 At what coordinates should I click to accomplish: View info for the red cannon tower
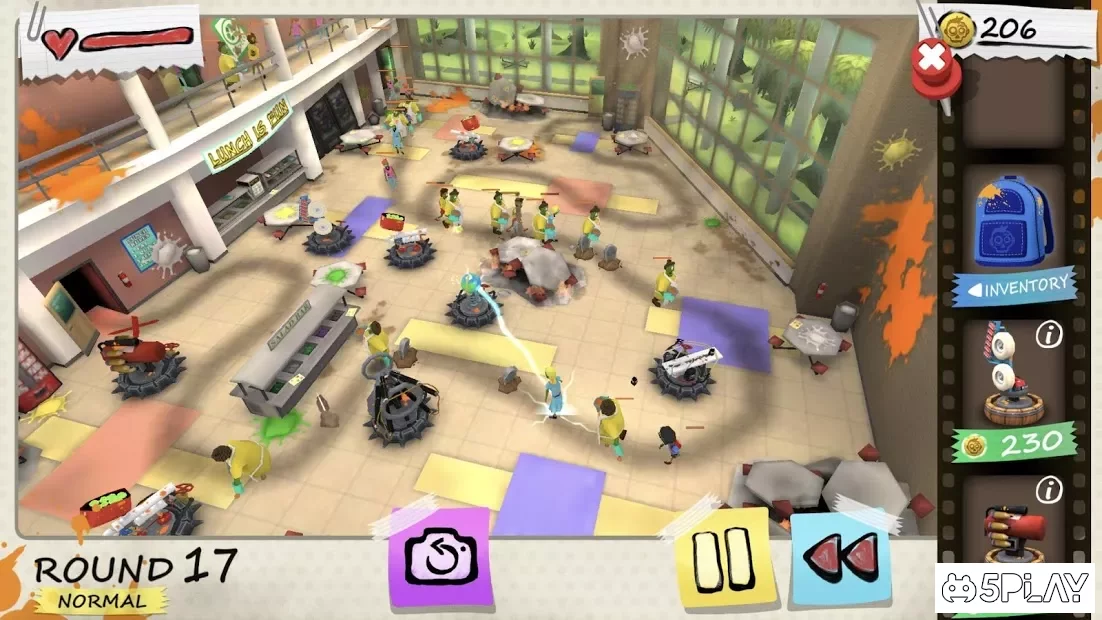(x=1048, y=490)
